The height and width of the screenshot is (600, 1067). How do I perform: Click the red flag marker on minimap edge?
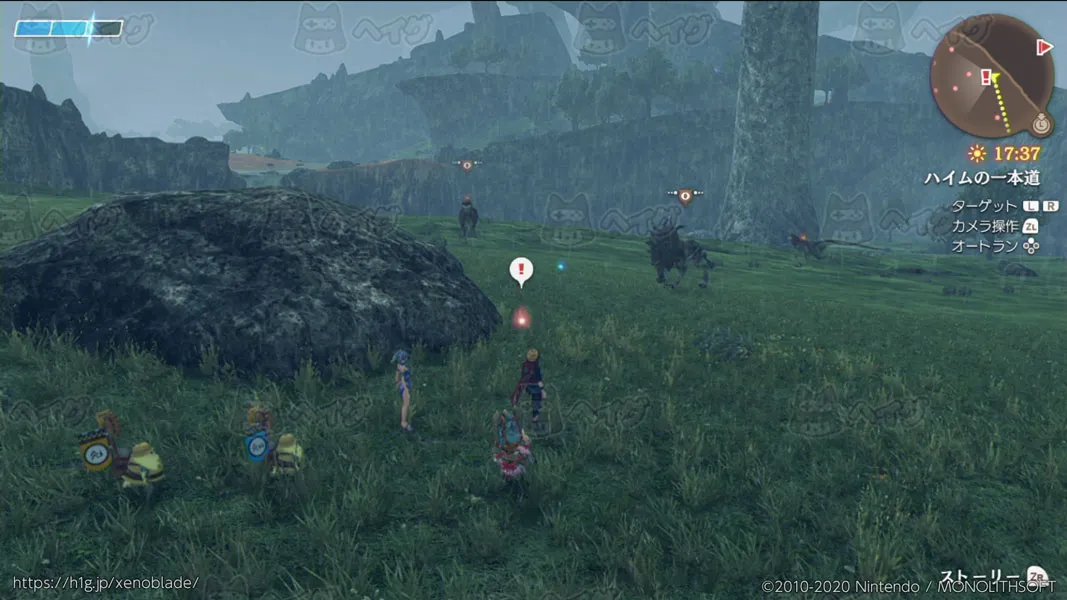1045,46
